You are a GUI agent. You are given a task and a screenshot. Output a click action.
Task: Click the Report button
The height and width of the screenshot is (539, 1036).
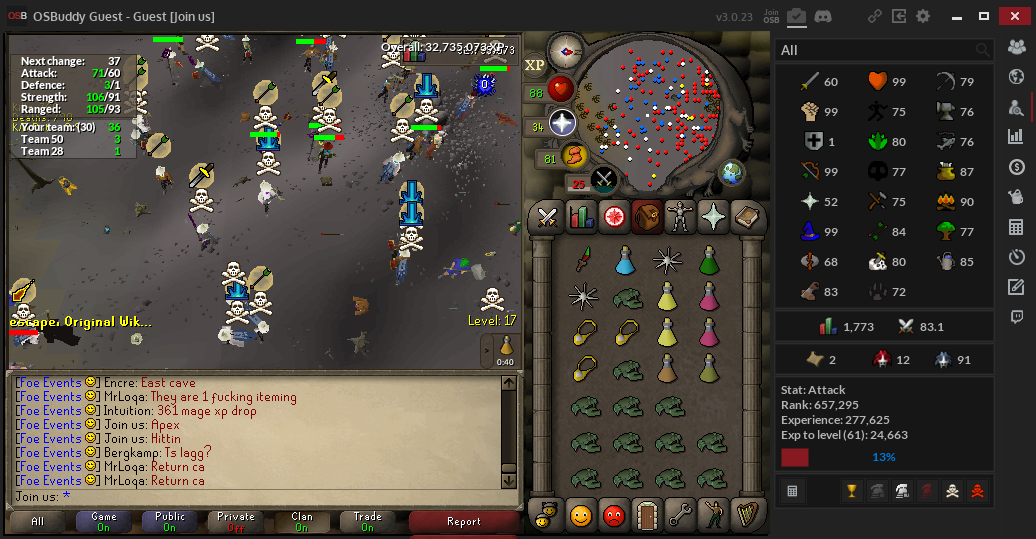click(x=463, y=522)
